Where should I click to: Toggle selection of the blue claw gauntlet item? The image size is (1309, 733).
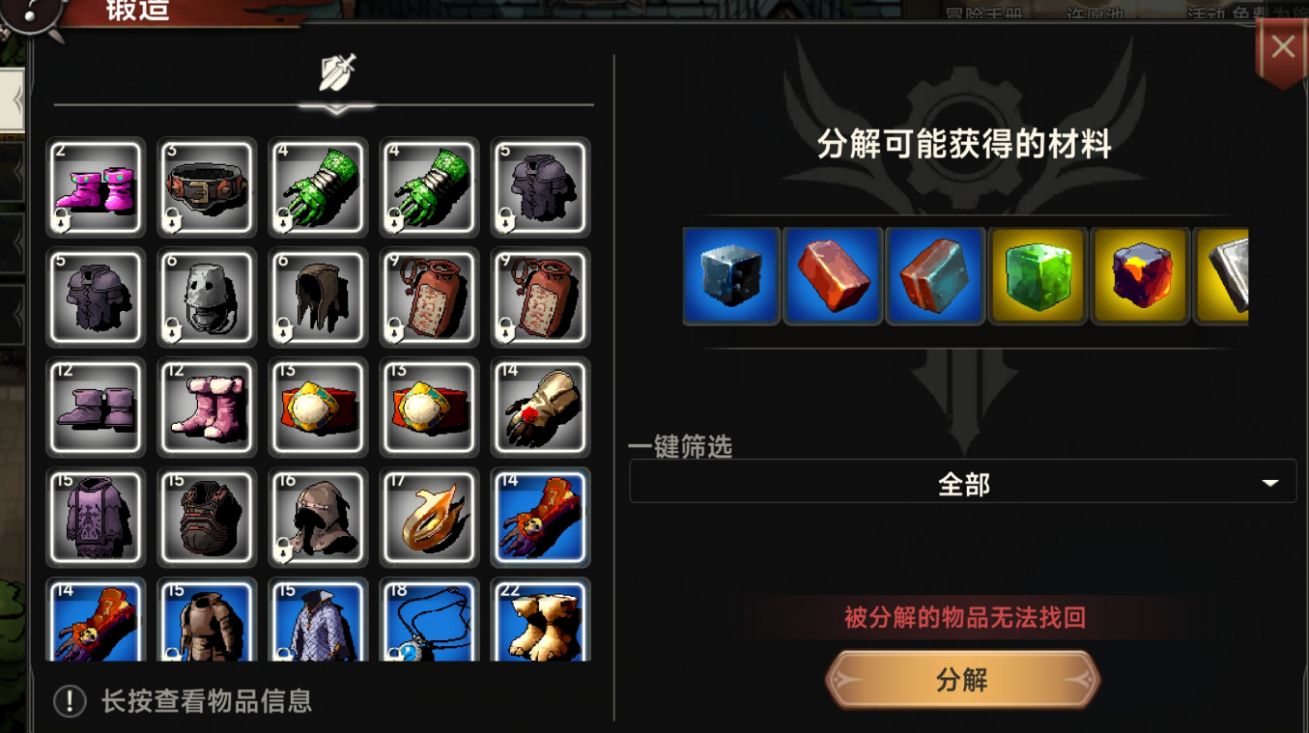(539, 518)
